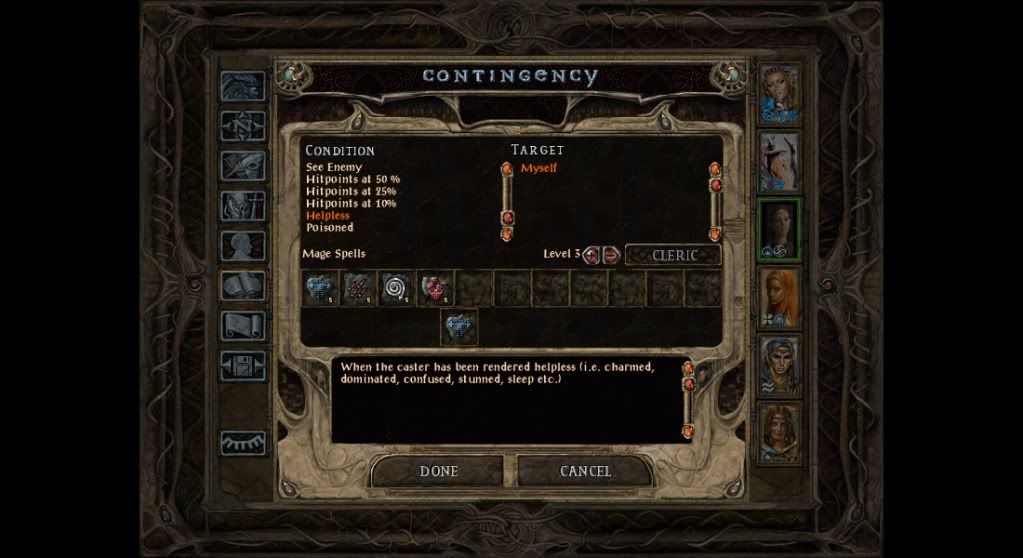Open the mage spellbook from the sidebar
Screen dimensions: 1023x558
[x=243, y=286]
